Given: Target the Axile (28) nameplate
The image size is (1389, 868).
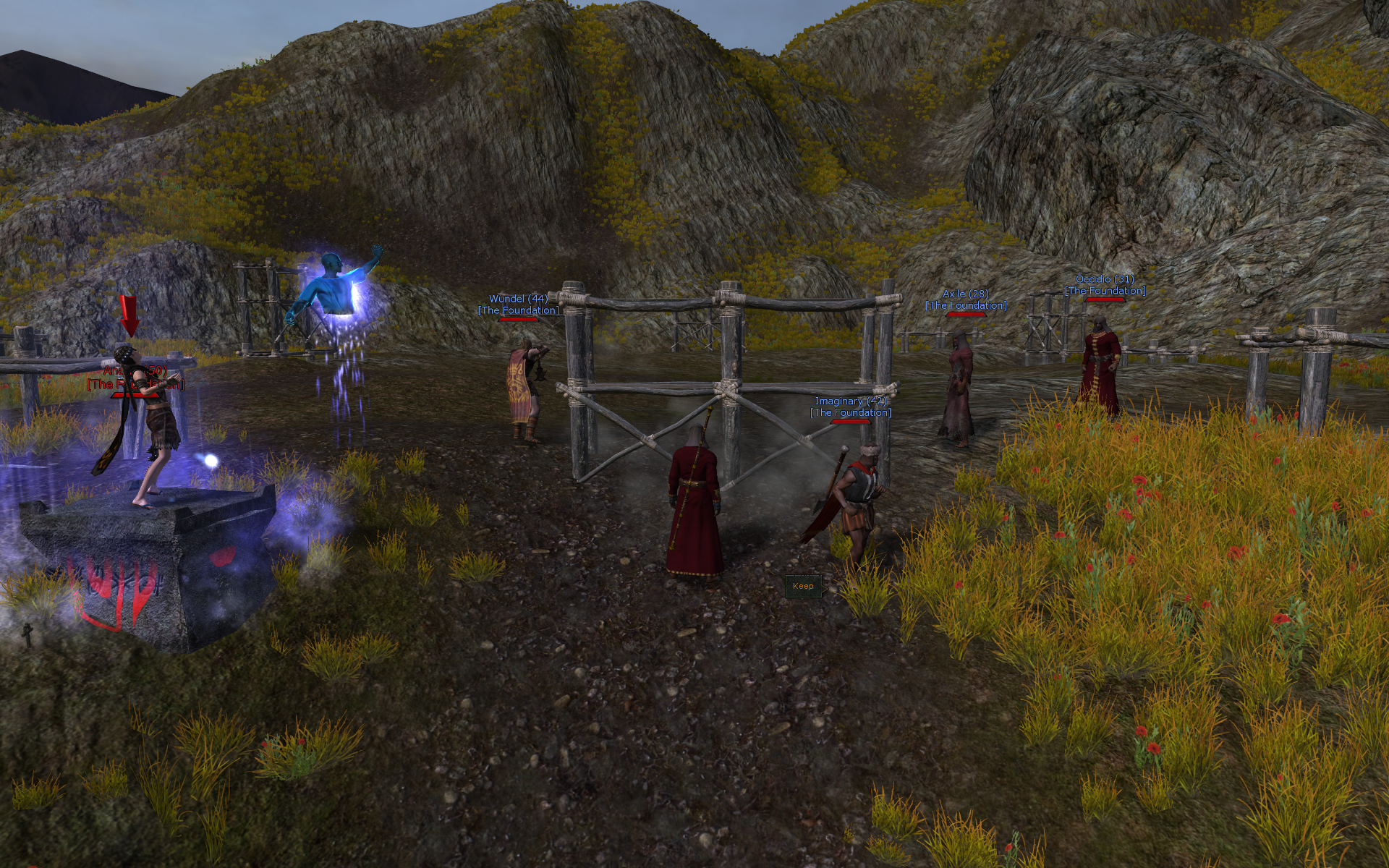Looking at the screenshot, I should point(965,294).
